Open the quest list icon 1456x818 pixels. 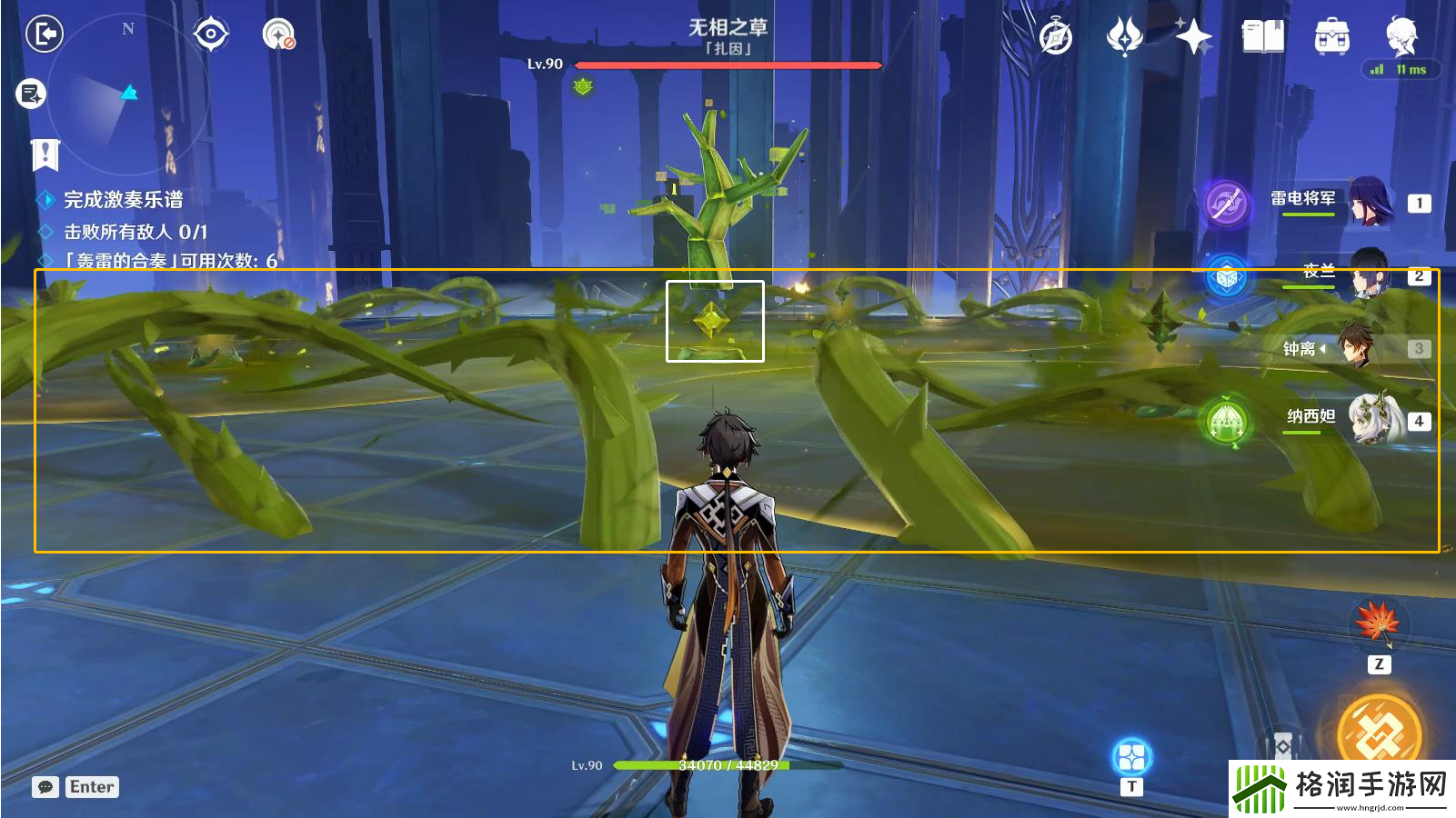[x=31, y=94]
